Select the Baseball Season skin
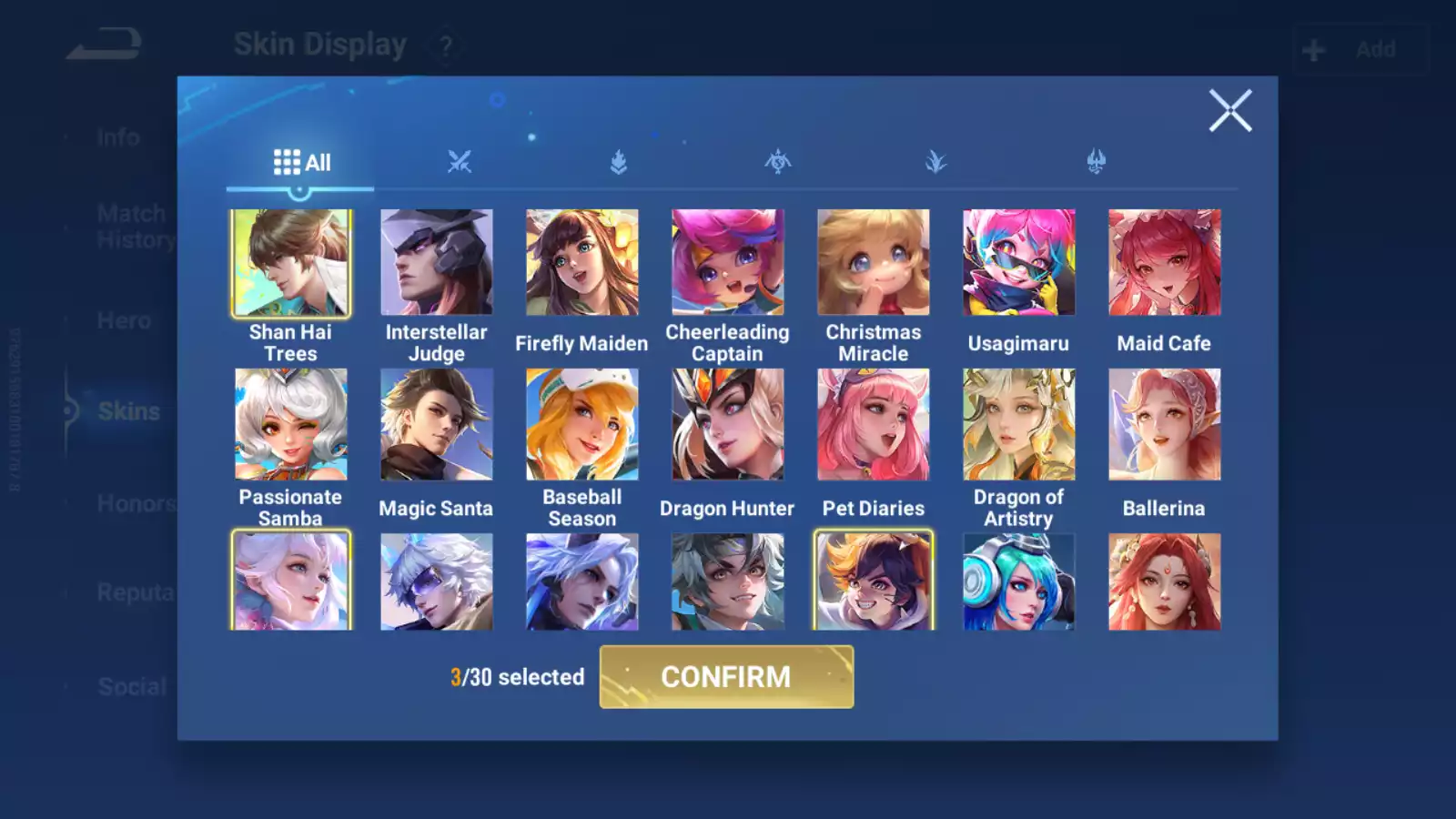This screenshot has height=819, width=1456. click(581, 424)
